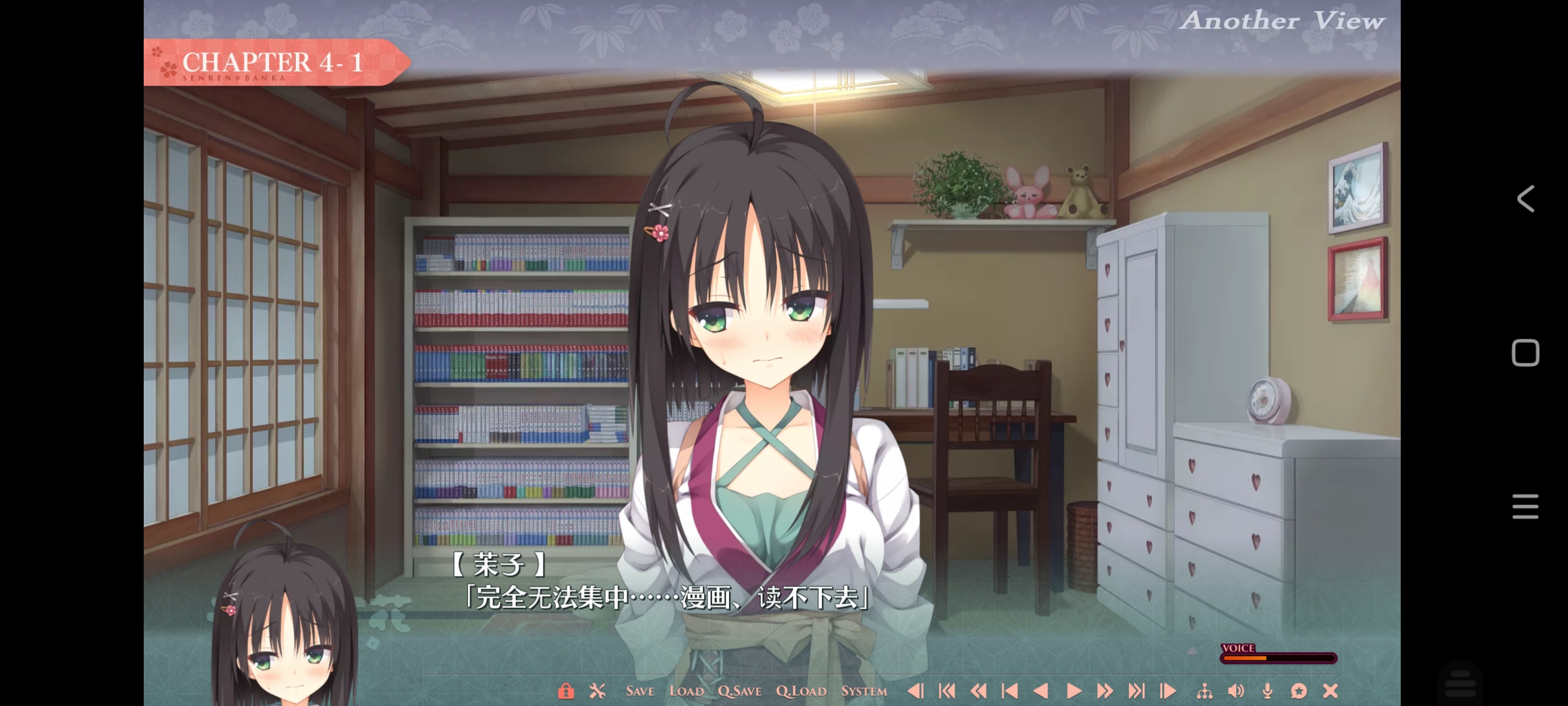Click the speaker volume icon
The height and width of the screenshot is (706, 1568).
1235,691
